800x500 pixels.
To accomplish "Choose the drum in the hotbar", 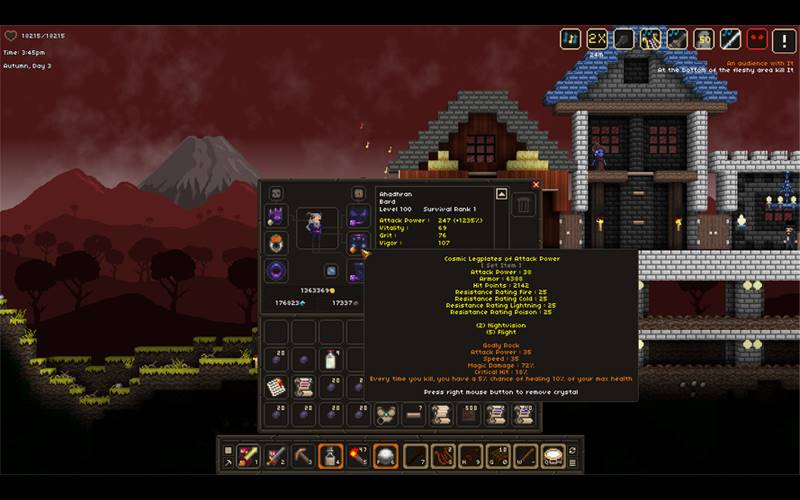I will pyautogui.click(x=553, y=456).
